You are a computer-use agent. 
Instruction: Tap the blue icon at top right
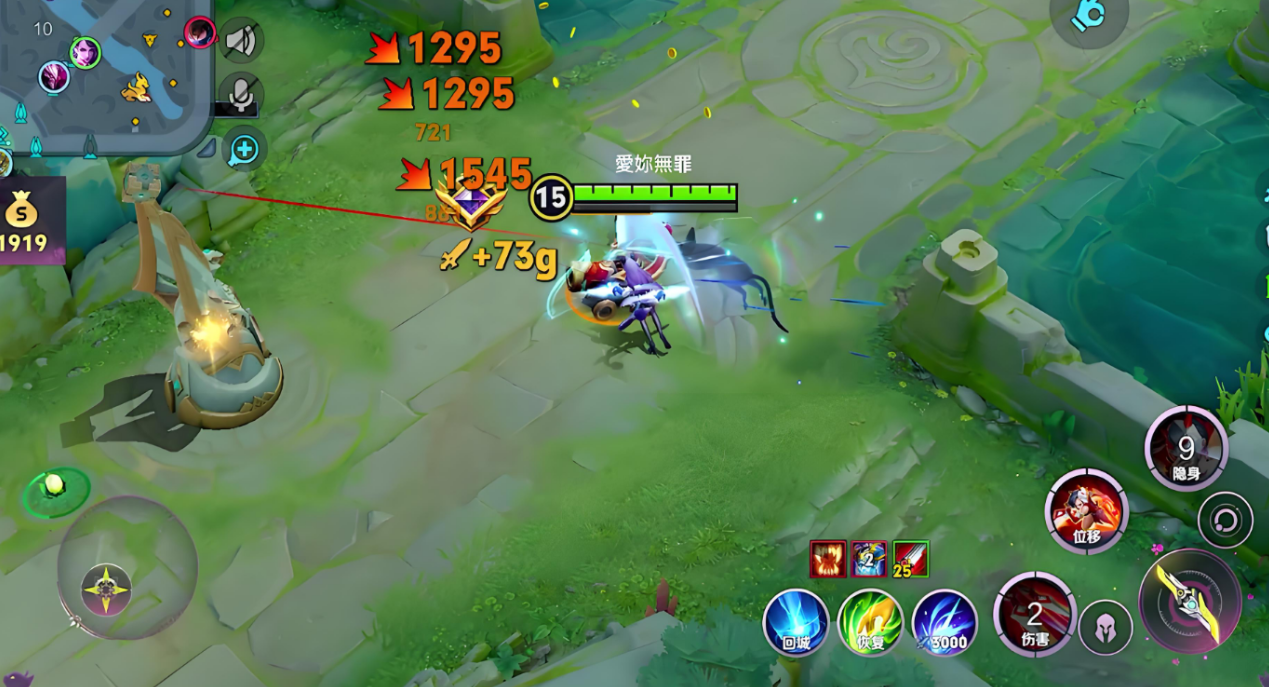[1089, 15]
